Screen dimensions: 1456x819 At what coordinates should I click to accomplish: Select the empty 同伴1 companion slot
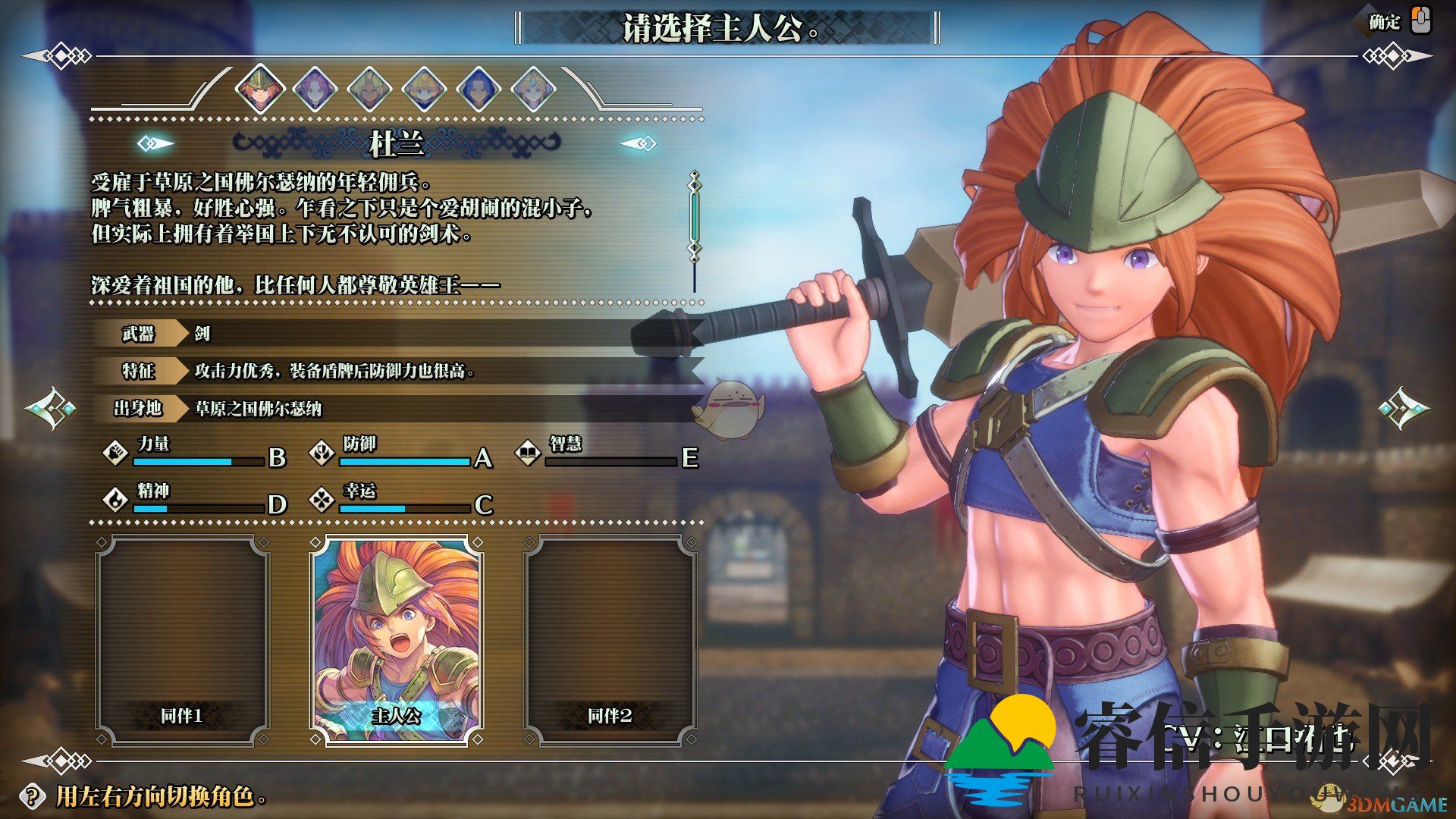[x=182, y=641]
